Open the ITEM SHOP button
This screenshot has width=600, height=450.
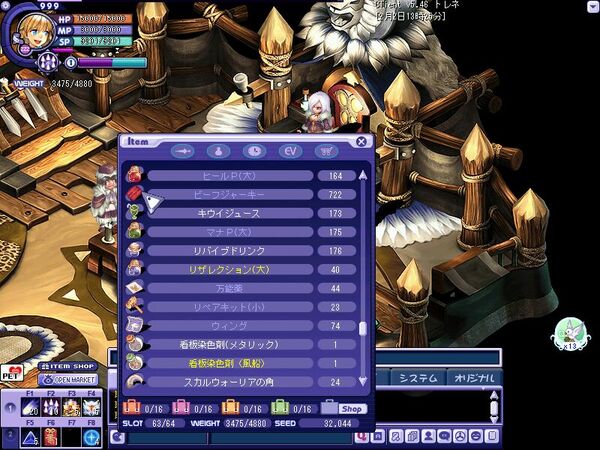(69, 367)
